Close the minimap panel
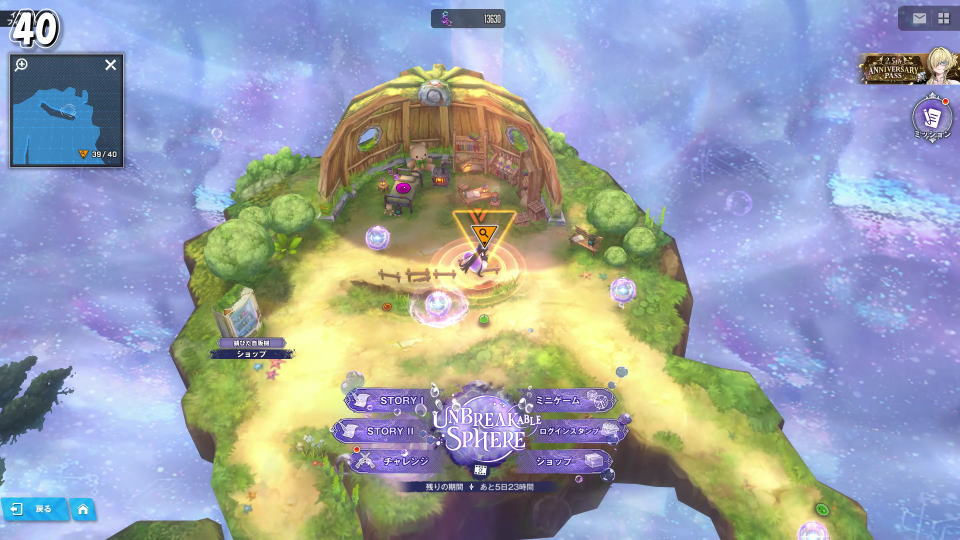Screen dimensions: 960x540 coord(111,65)
